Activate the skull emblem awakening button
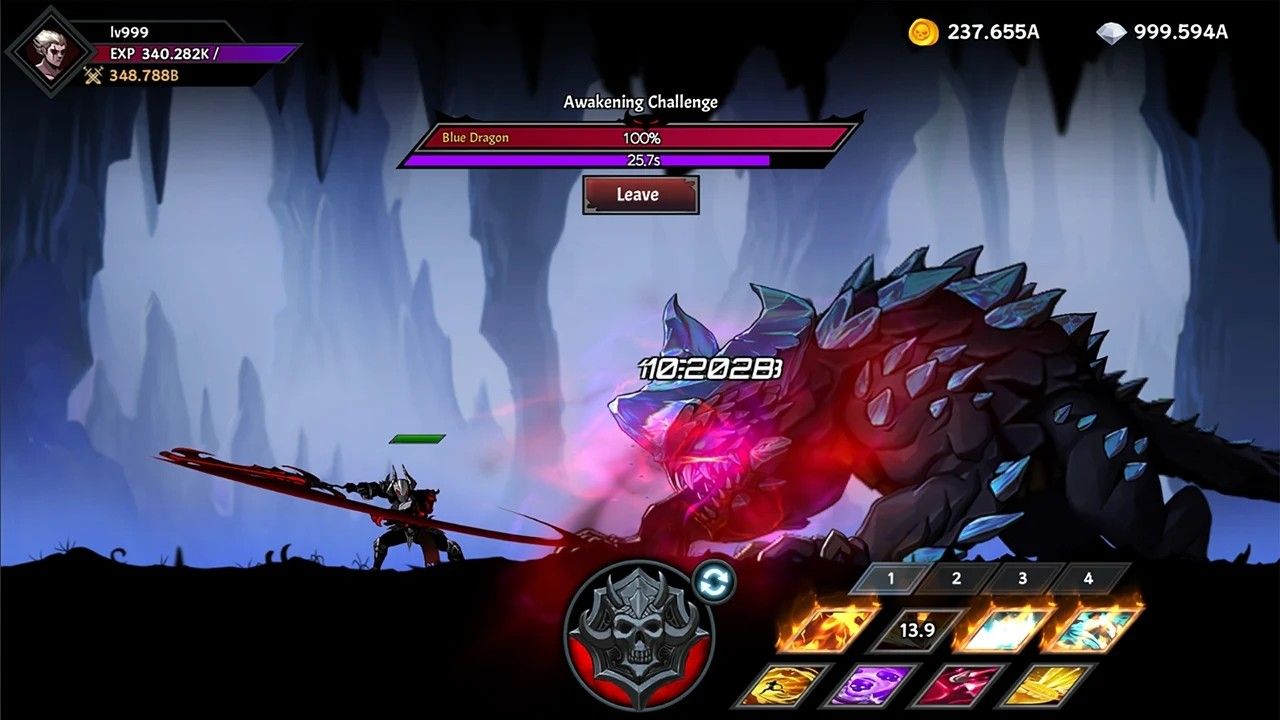1280x720 pixels. click(x=638, y=635)
